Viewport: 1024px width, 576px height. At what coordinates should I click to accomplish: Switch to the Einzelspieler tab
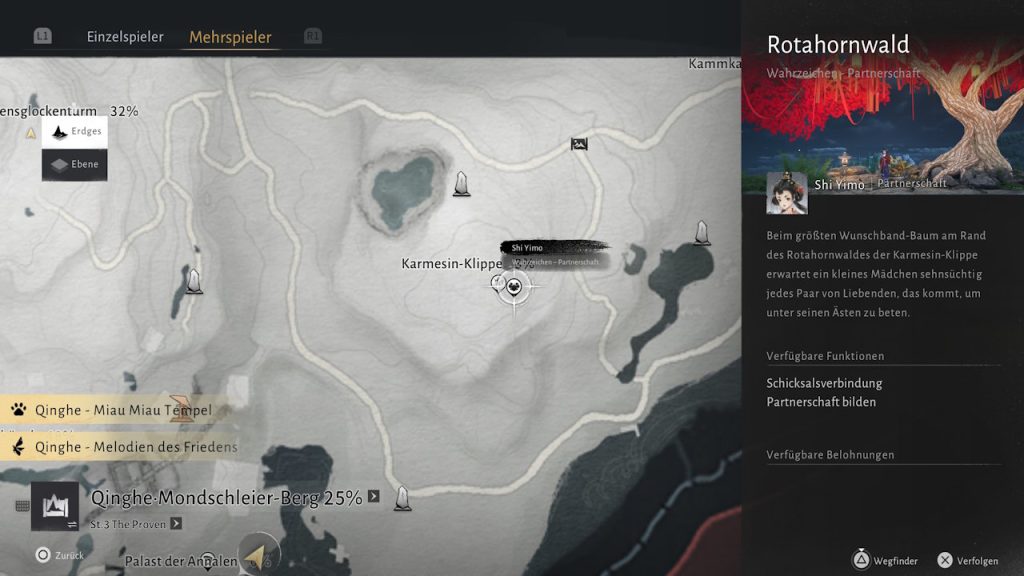tap(125, 37)
